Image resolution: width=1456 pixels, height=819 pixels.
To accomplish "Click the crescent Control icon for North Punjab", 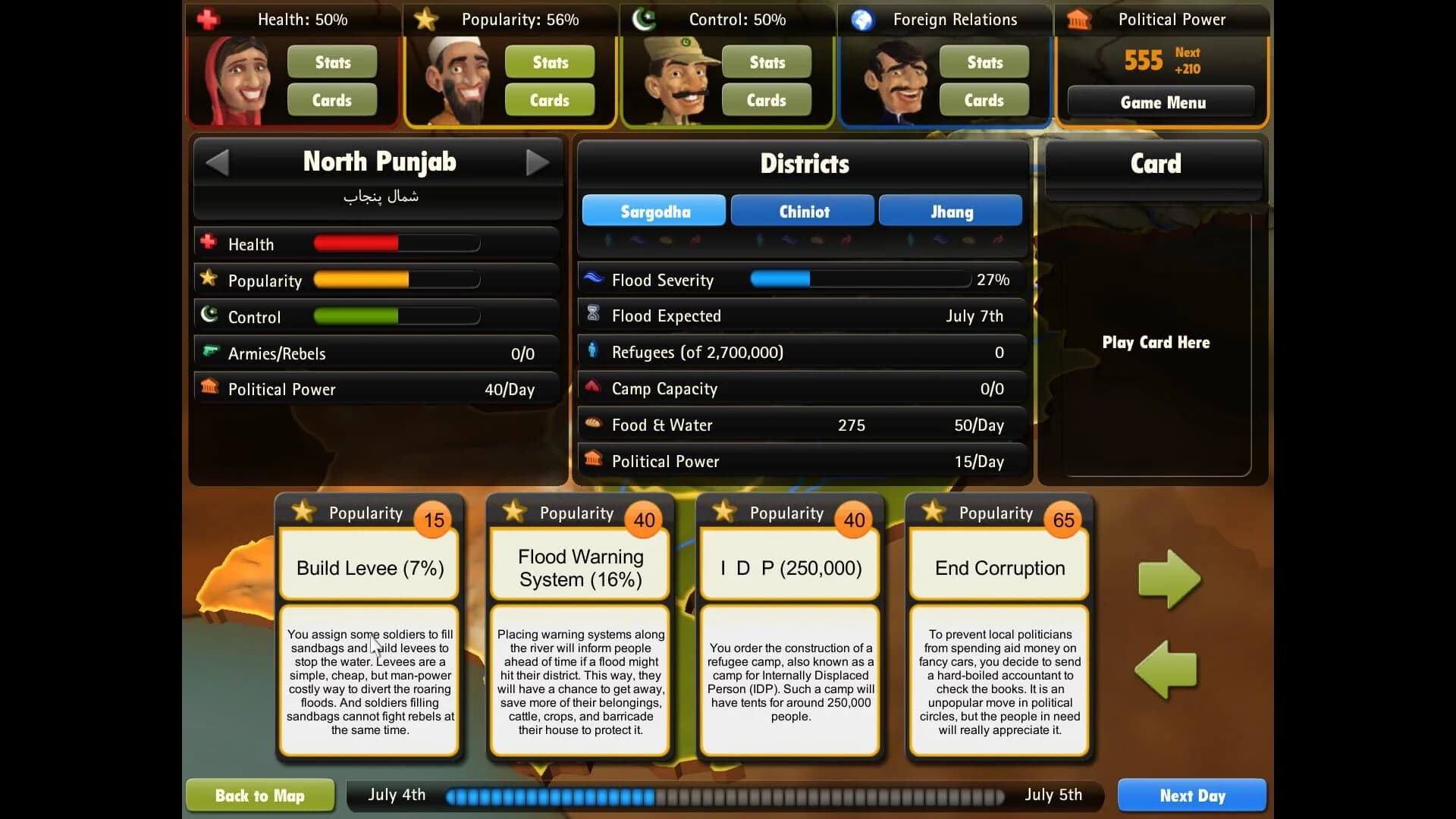I will pyautogui.click(x=209, y=315).
